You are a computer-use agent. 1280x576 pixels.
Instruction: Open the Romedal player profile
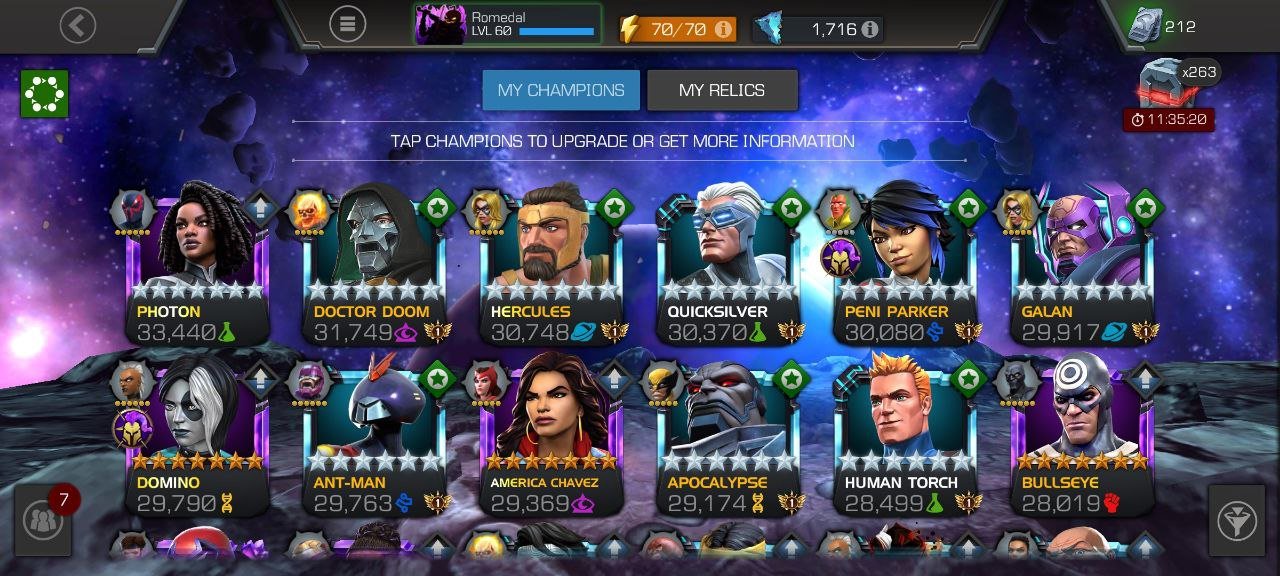pos(508,24)
